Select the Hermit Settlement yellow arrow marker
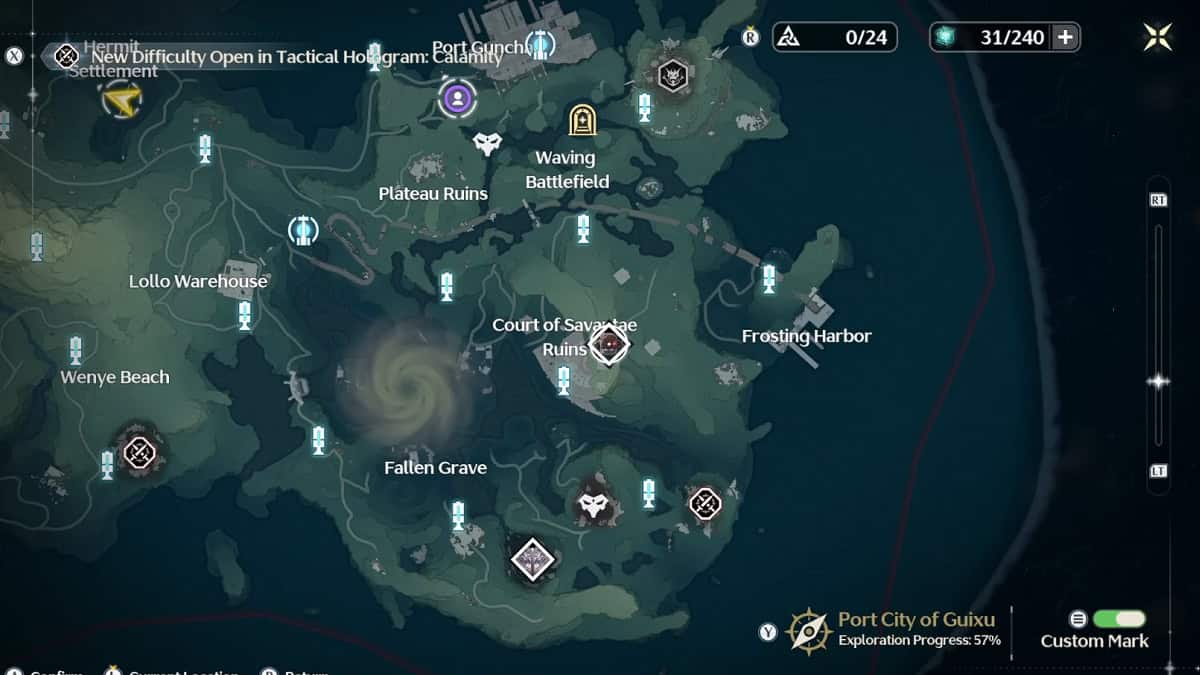Image resolution: width=1200 pixels, height=675 pixels. pyautogui.click(x=121, y=99)
